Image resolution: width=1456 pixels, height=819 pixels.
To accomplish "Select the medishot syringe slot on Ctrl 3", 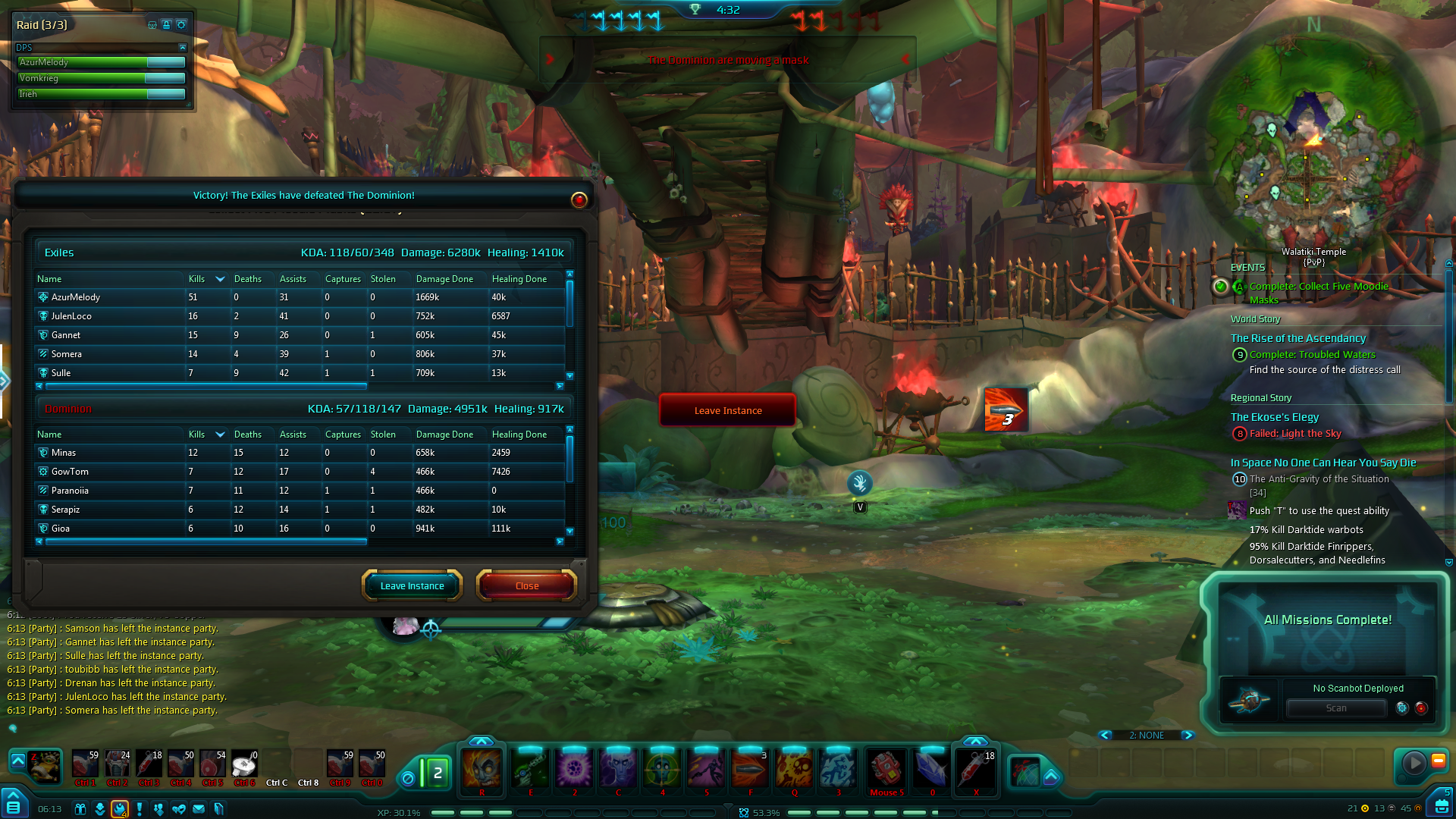I will tap(149, 764).
